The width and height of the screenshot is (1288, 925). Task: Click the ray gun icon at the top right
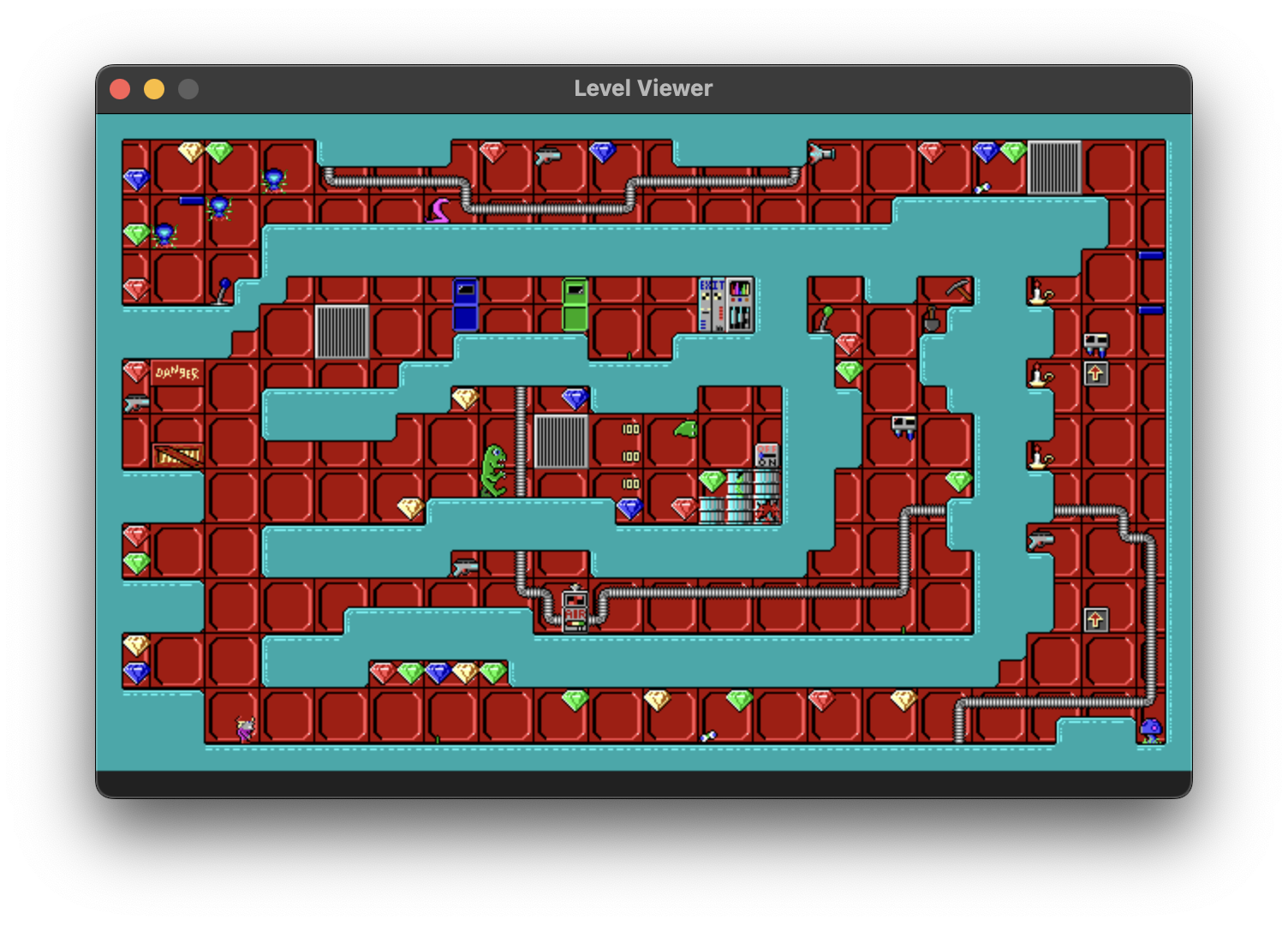pos(821,152)
